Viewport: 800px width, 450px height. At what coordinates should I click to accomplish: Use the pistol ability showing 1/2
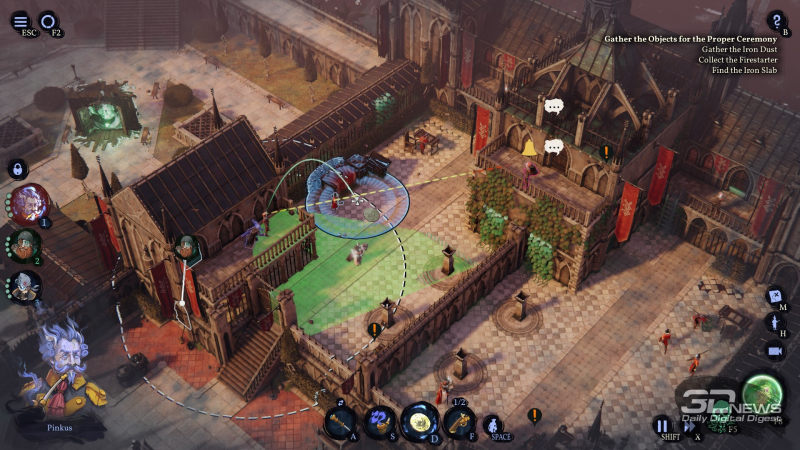(459, 421)
